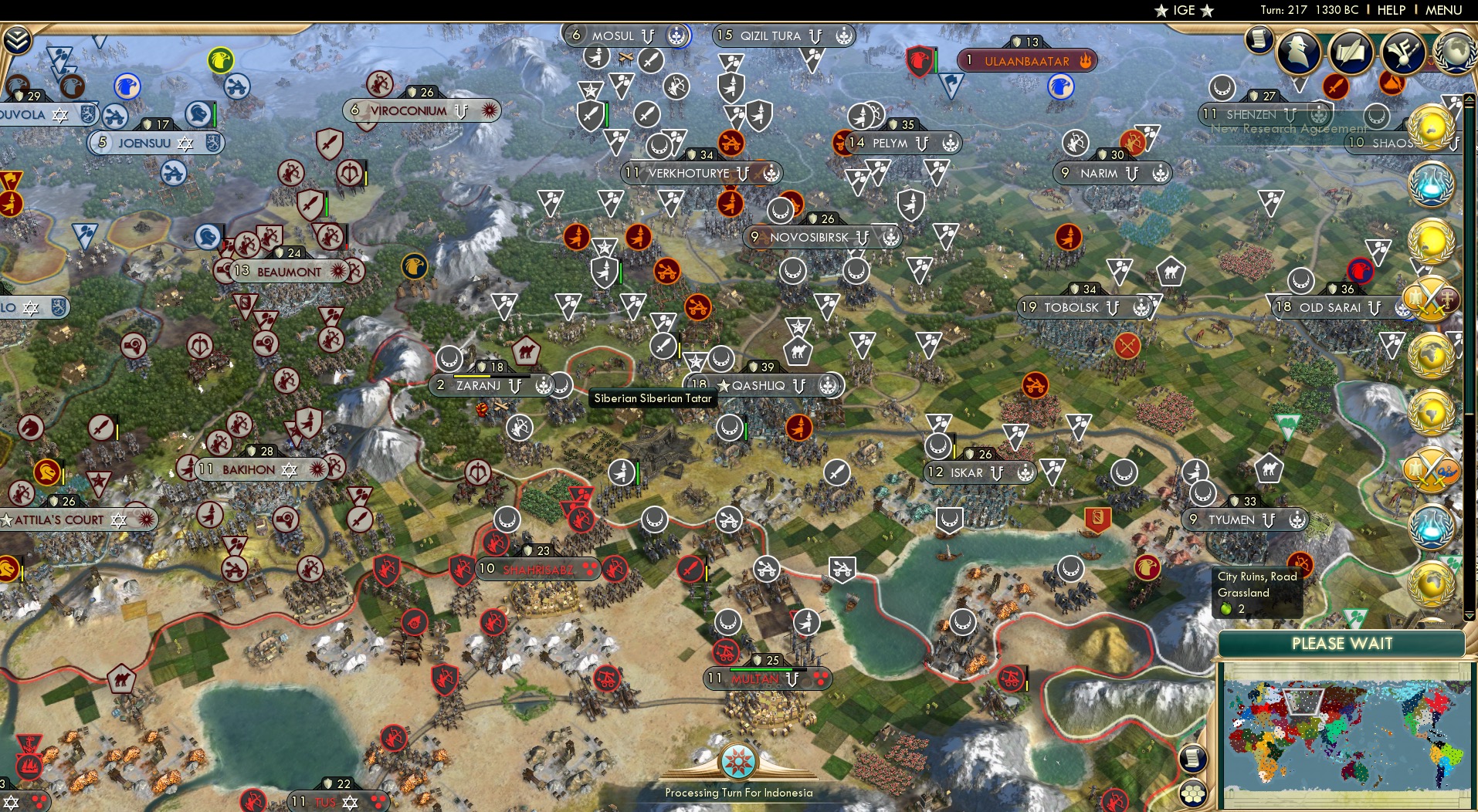Click the red flame war banner beside Ulaanbaatar
Image resolution: width=1478 pixels, height=812 pixels.
(1087, 60)
